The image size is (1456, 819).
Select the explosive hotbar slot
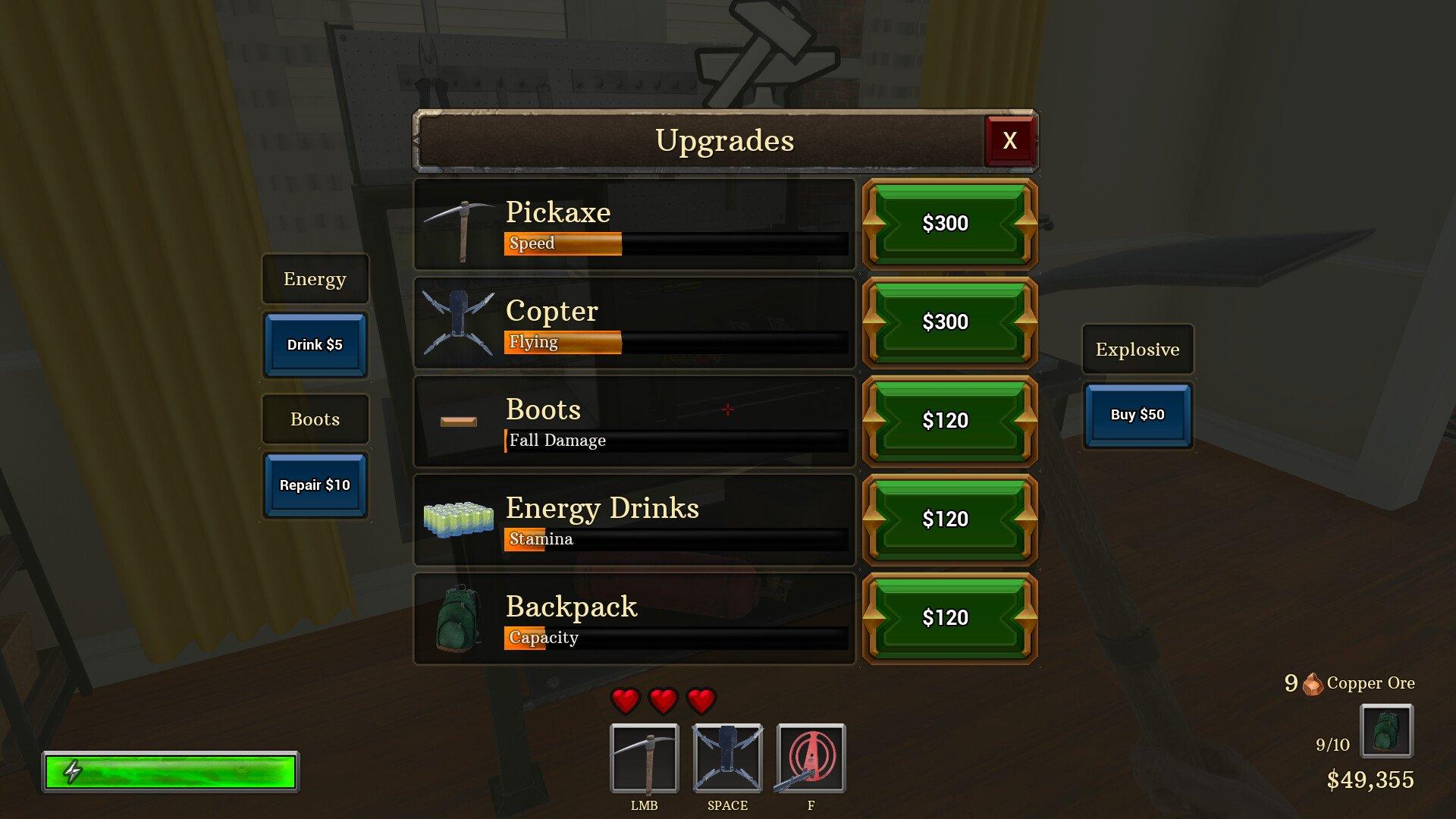(x=811, y=758)
